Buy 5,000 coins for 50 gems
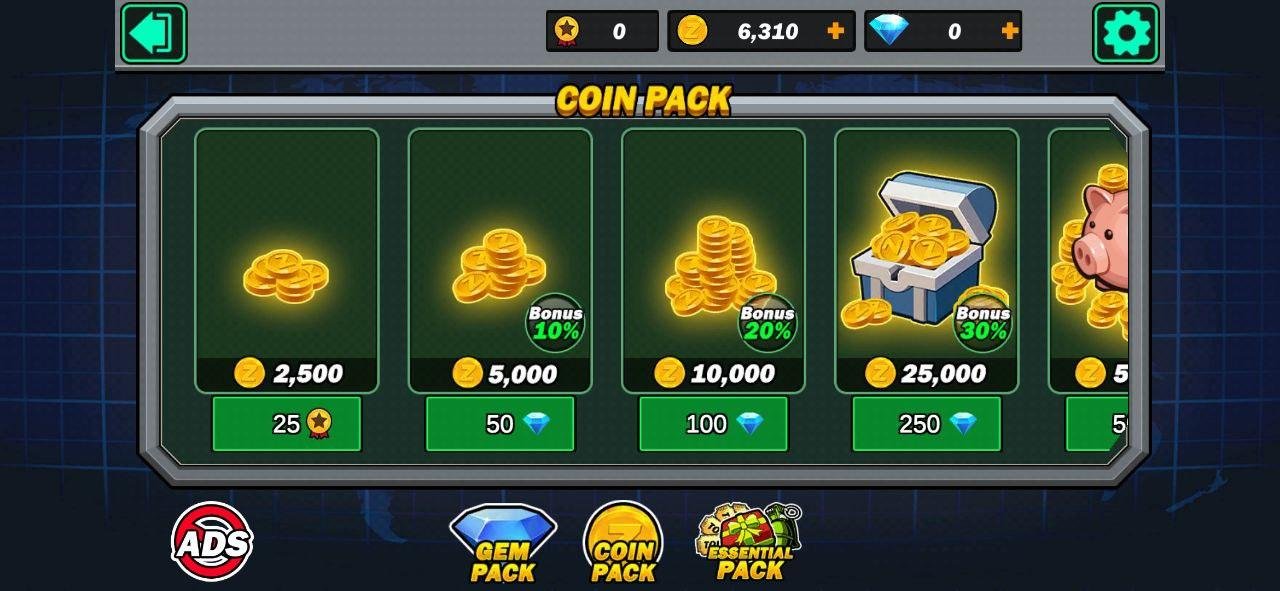This screenshot has width=1280, height=591. pos(500,424)
